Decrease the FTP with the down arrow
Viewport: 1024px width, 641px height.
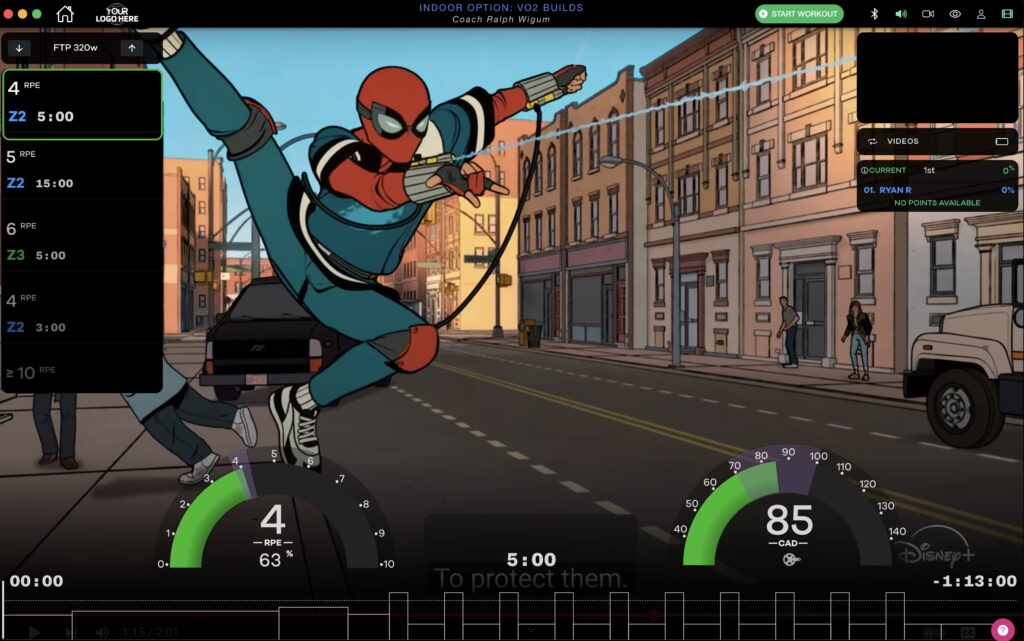[19, 48]
